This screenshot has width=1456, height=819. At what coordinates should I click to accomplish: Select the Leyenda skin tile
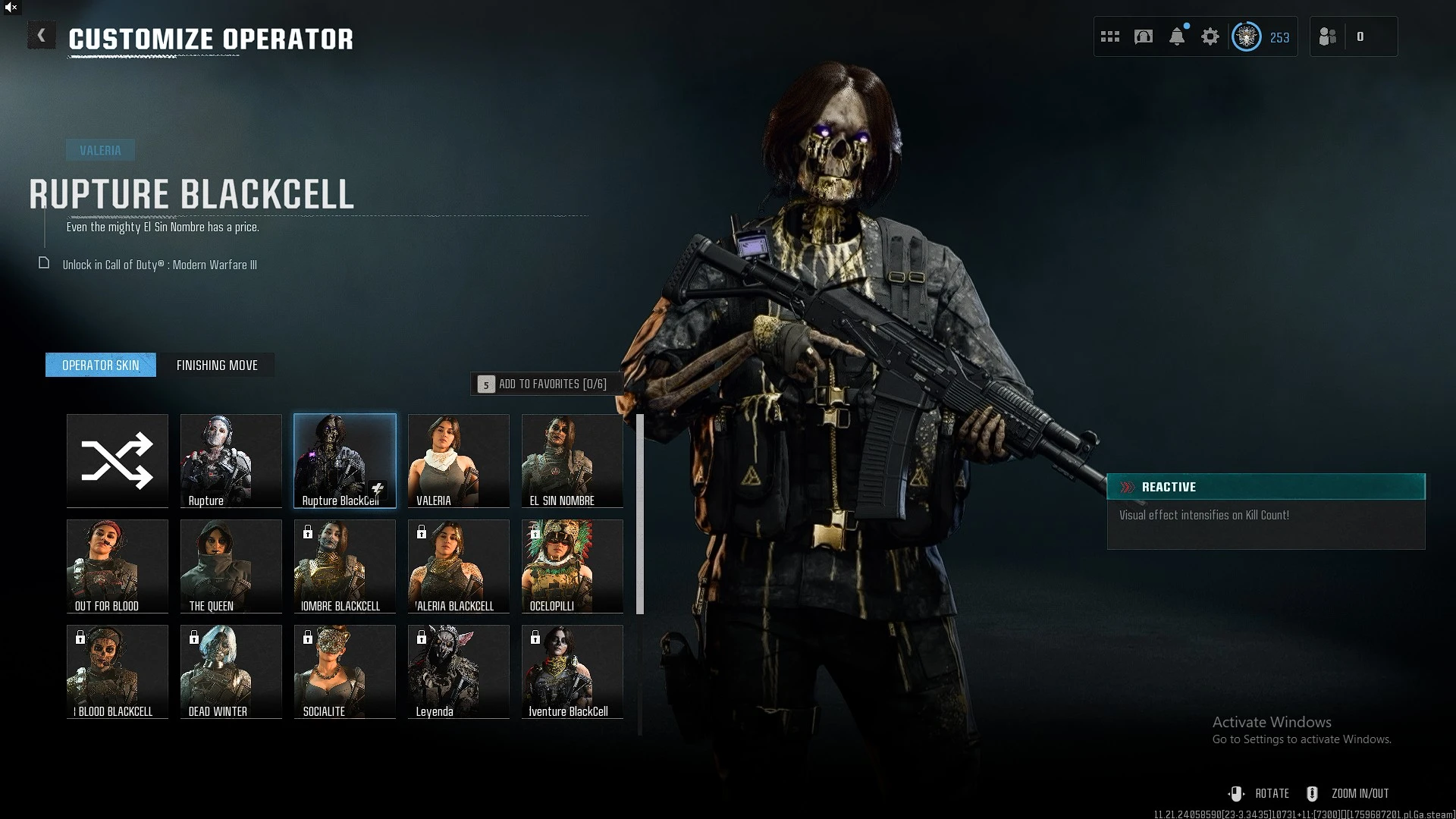coord(459,671)
